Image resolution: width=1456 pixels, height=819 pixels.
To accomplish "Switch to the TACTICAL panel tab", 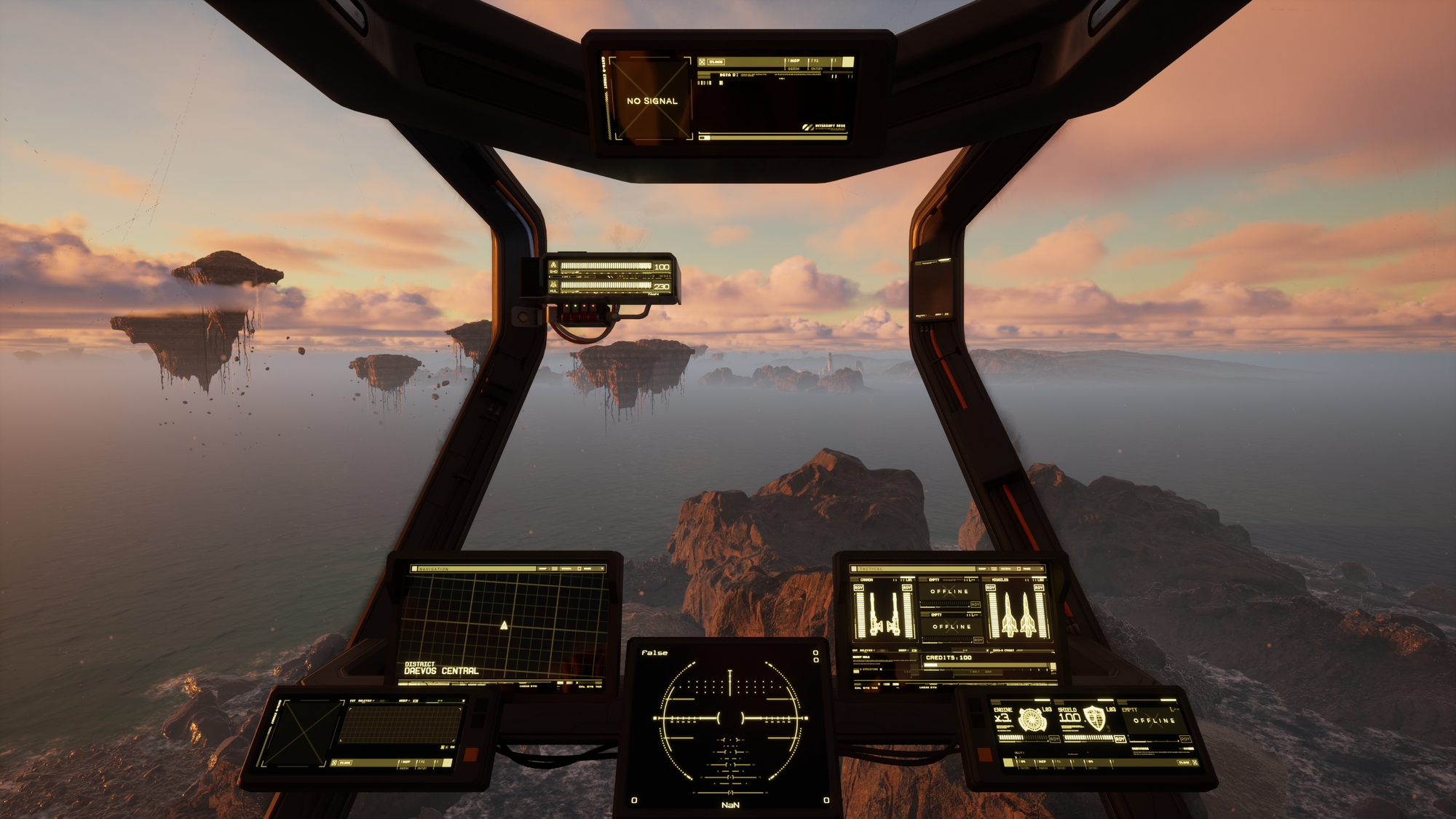I will click(870, 569).
